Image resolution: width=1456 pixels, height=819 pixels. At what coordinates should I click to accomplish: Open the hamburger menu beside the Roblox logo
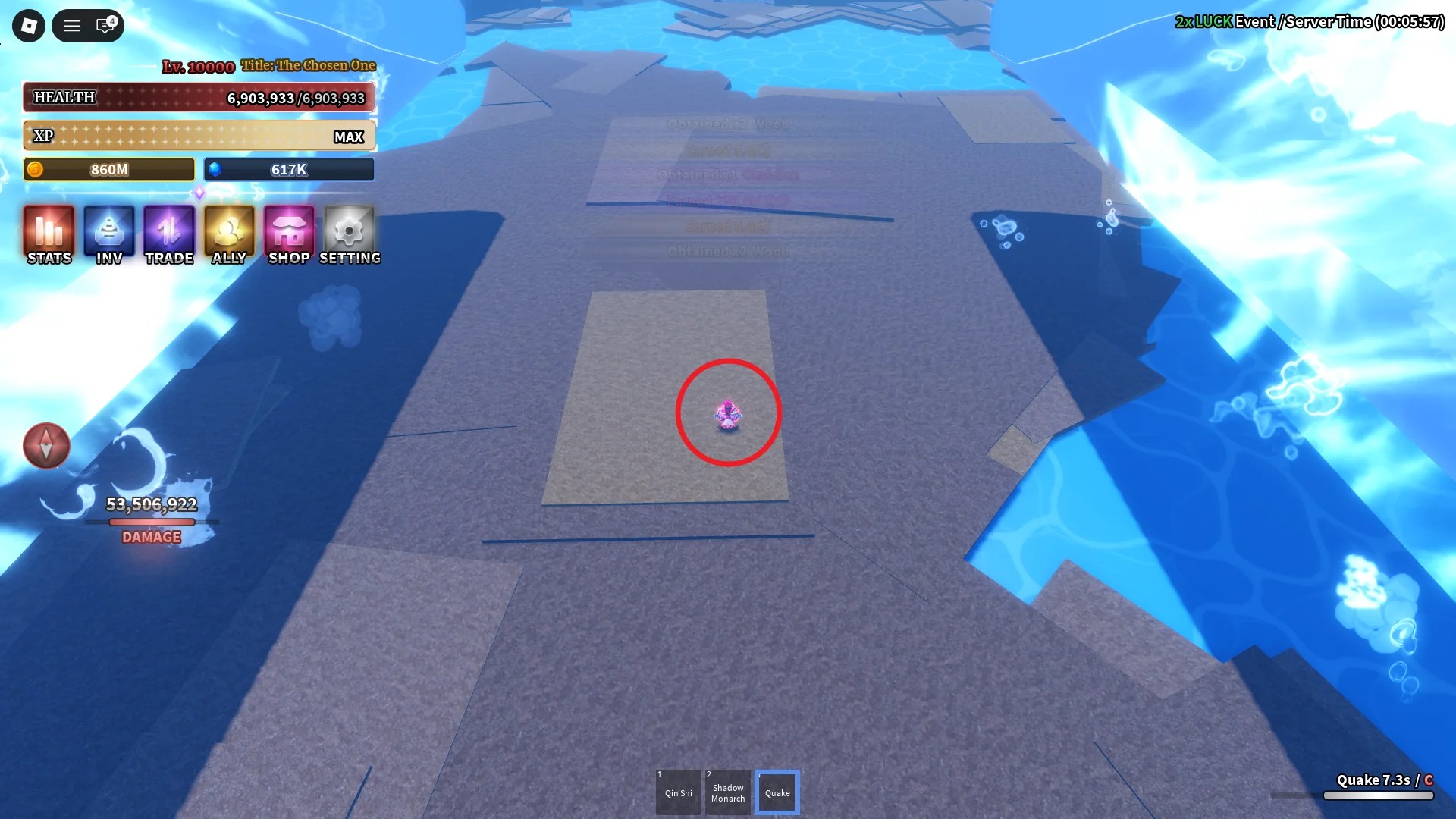pos(72,25)
